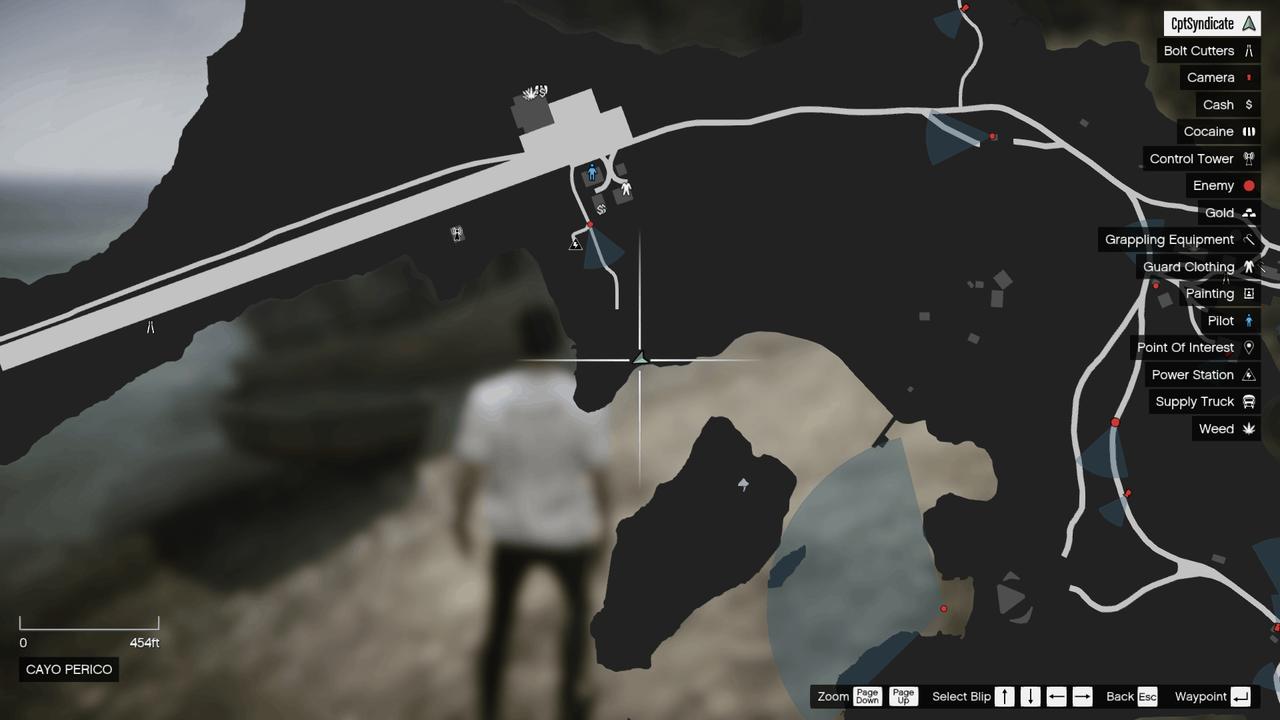1280x720 pixels.
Task: Select the Control Tower legend icon
Action: click(1249, 158)
